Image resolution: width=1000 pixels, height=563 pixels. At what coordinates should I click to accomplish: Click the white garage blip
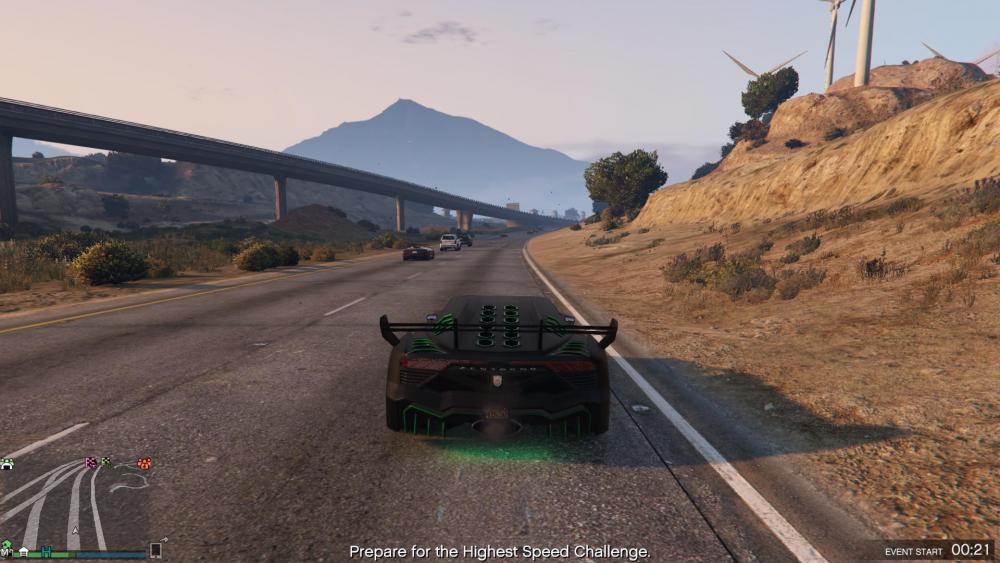(x=7, y=463)
